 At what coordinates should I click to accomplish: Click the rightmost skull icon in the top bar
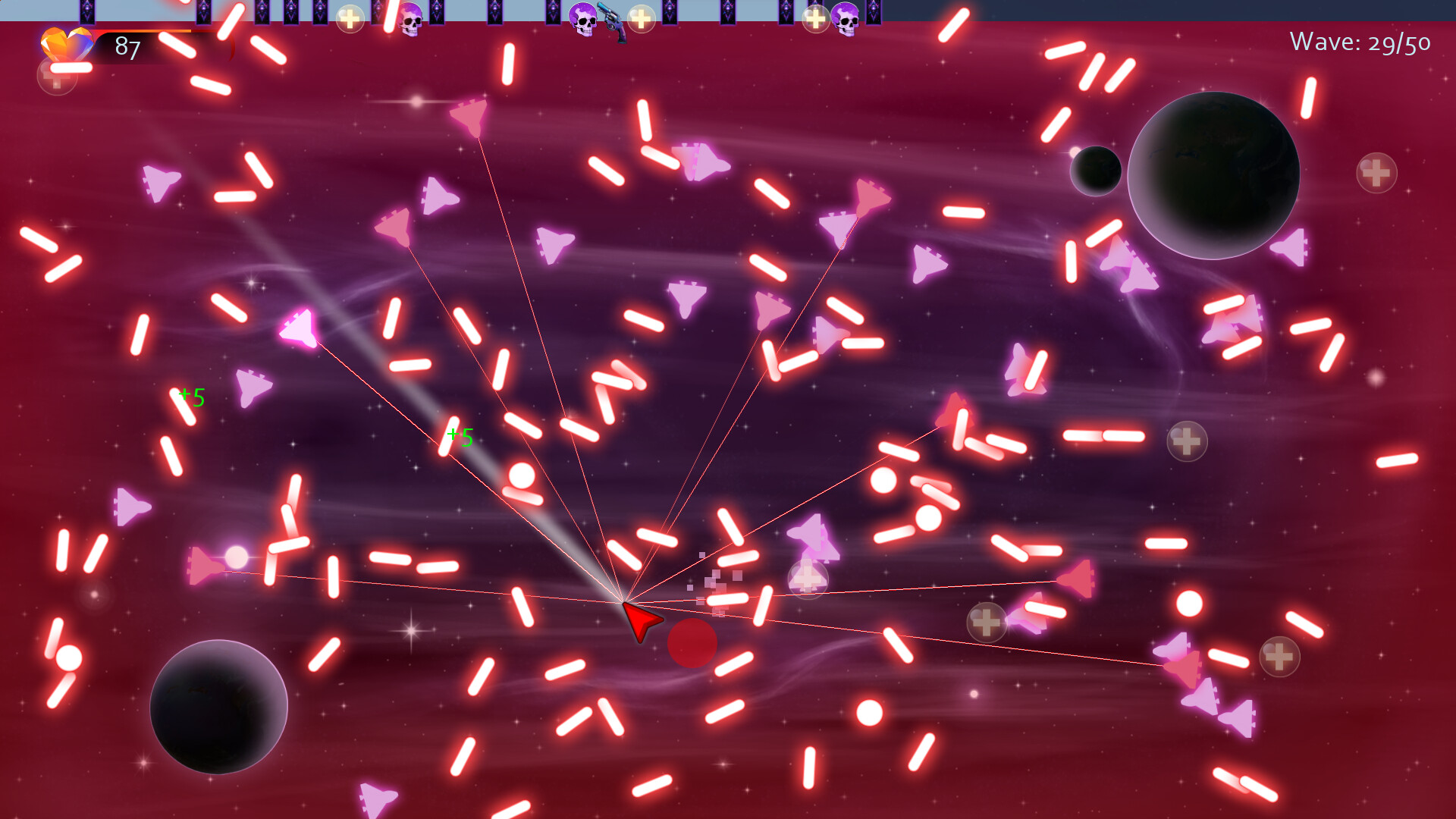click(x=846, y=19)
